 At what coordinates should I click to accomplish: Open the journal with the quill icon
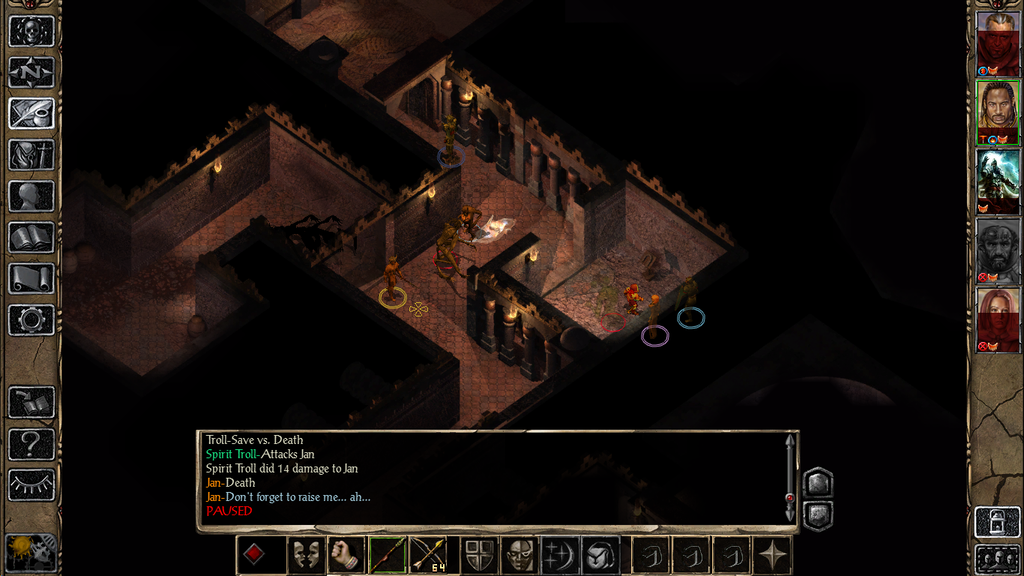(31, 113)
